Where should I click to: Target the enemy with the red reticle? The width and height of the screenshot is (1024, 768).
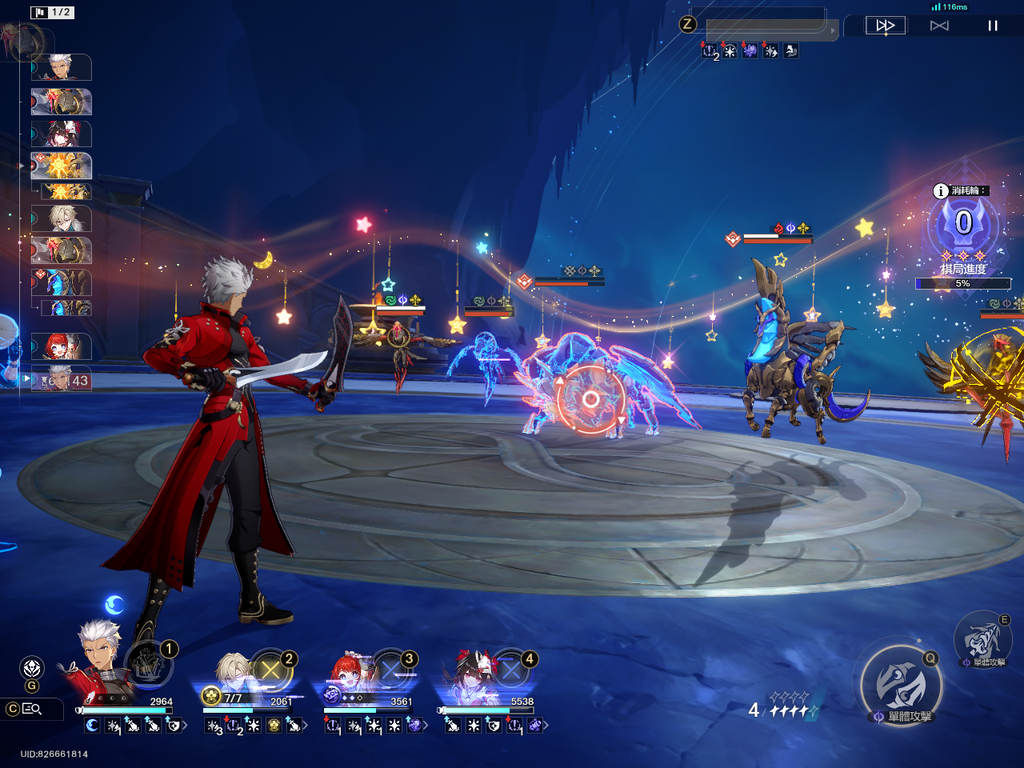pyautogui.click(x=591, y=399)
